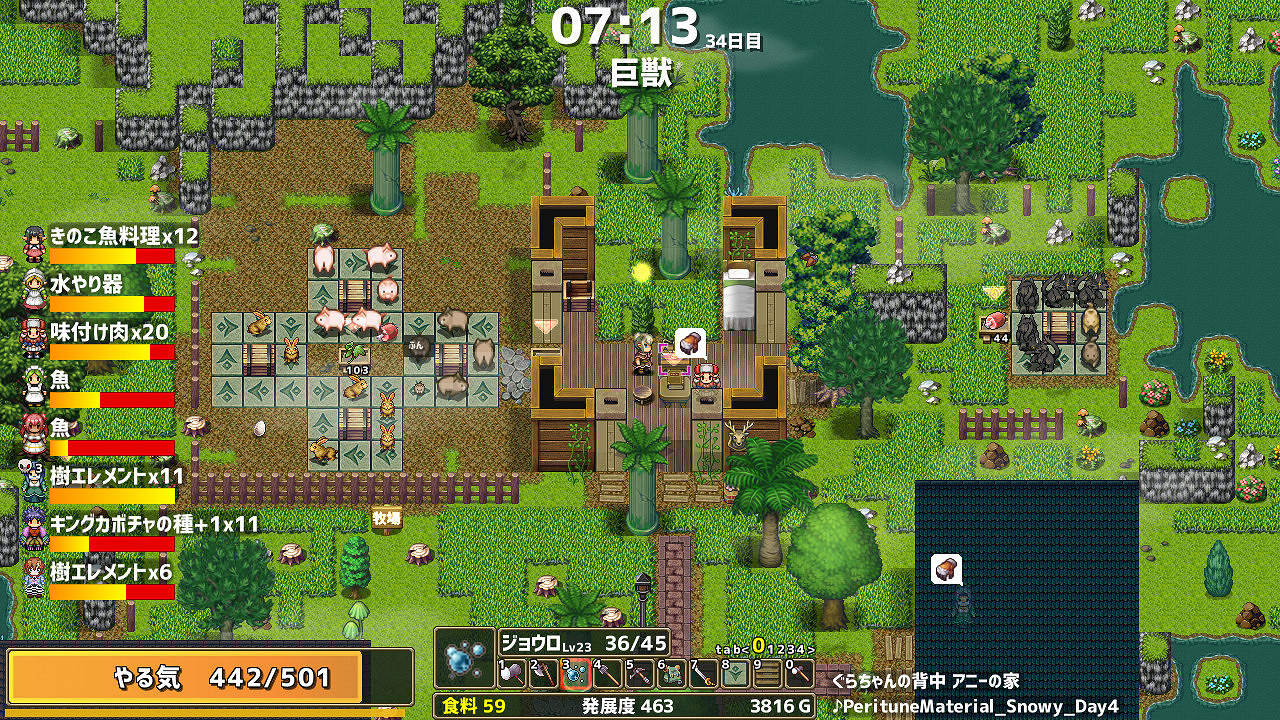Select the green seed tile in slot 8
This screenshot has width=1280, height=720.
click(735, 674)
